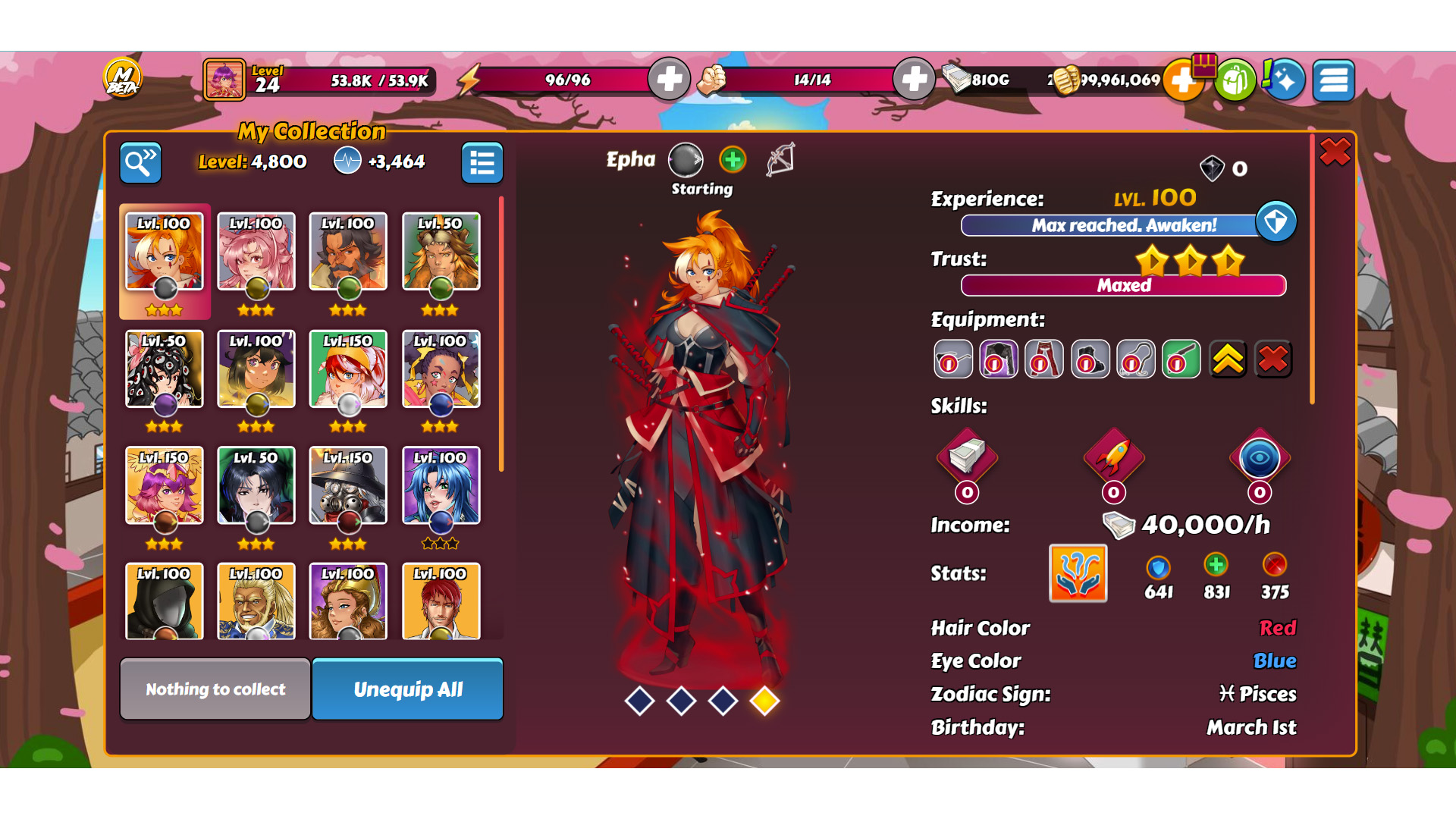Add energy with the plus button

coord(669,80)
